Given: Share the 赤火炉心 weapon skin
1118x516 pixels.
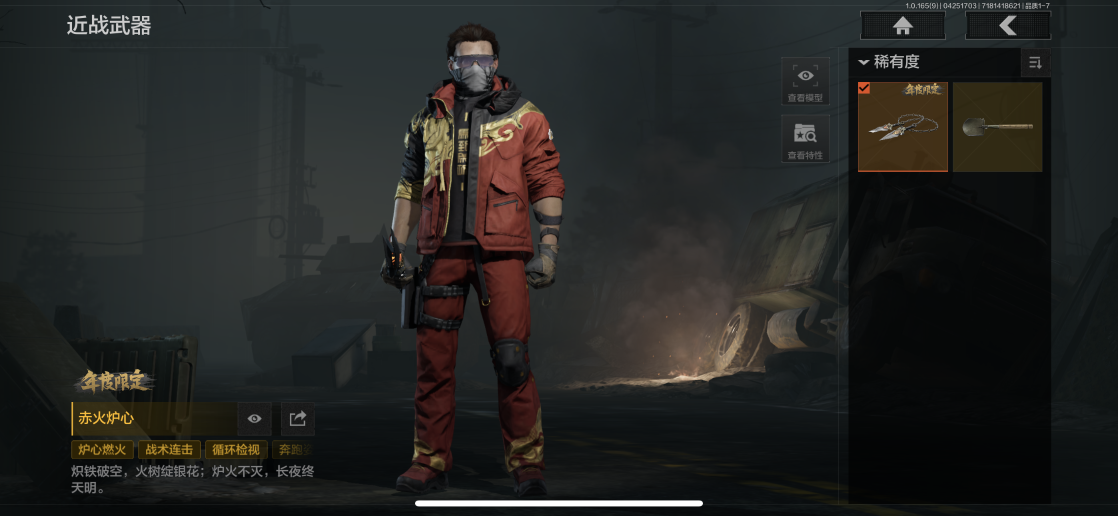Looking at the screenshot, I should 297,419.
